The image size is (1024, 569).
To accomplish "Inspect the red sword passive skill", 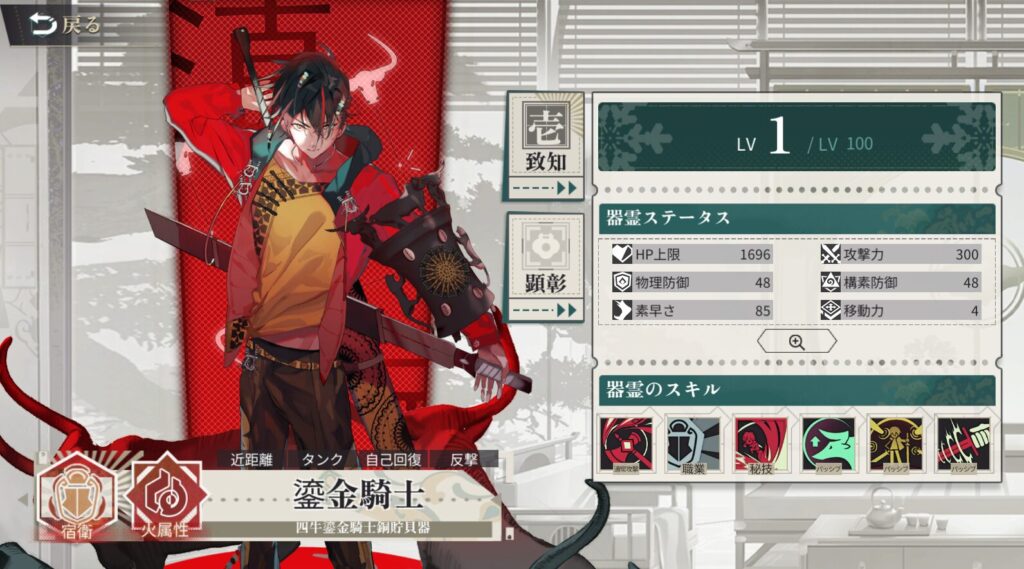I will coord(963,445).
